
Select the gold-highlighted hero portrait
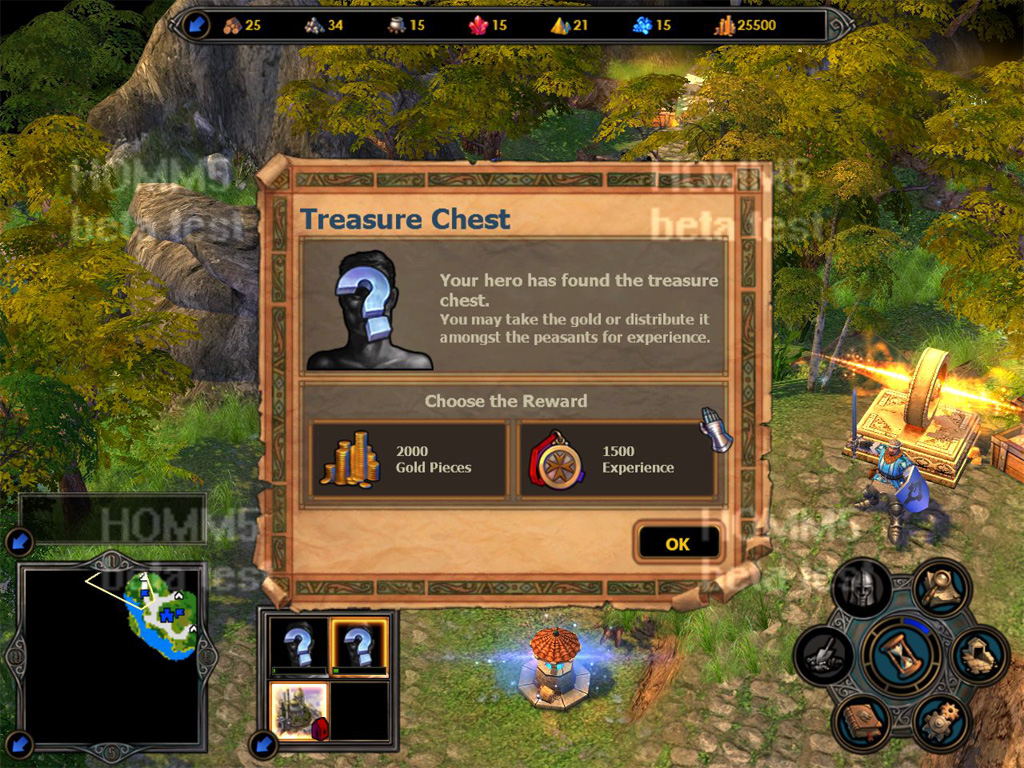point(360,645)
